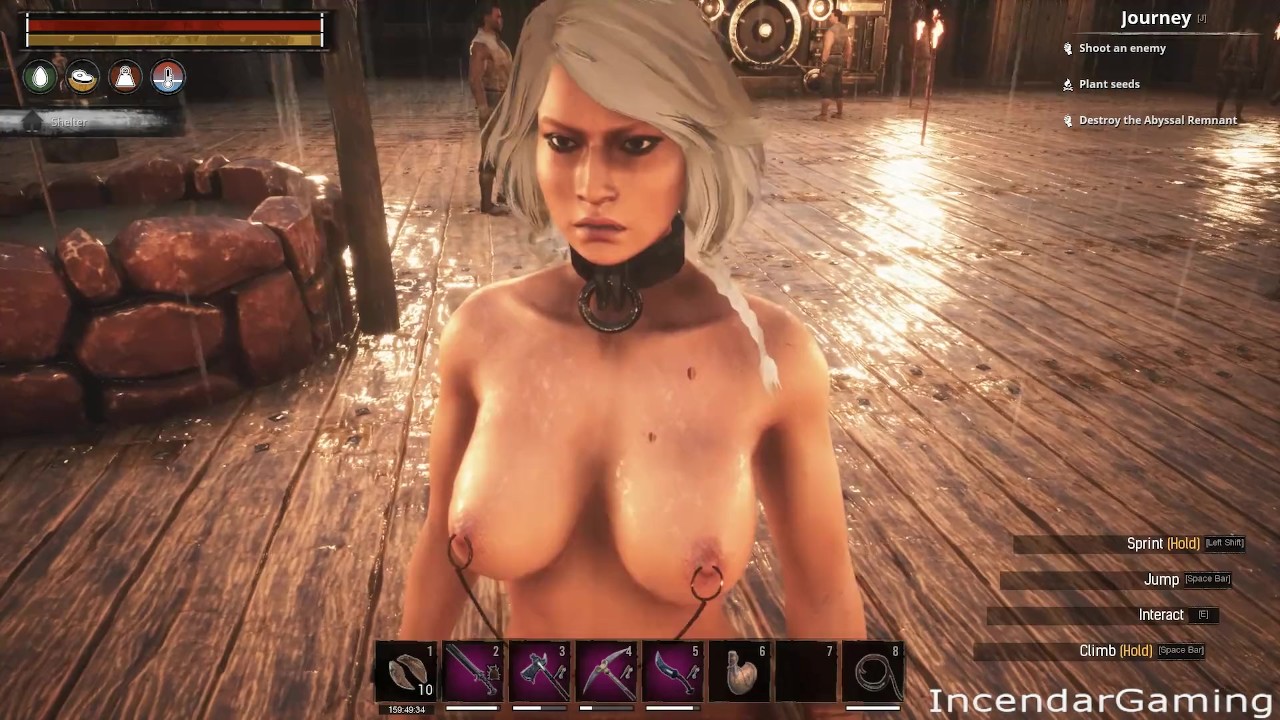Screen dimensions: 1280x720
Task: Check the weight encumbrance status icon
Action: tap(125, 77)
